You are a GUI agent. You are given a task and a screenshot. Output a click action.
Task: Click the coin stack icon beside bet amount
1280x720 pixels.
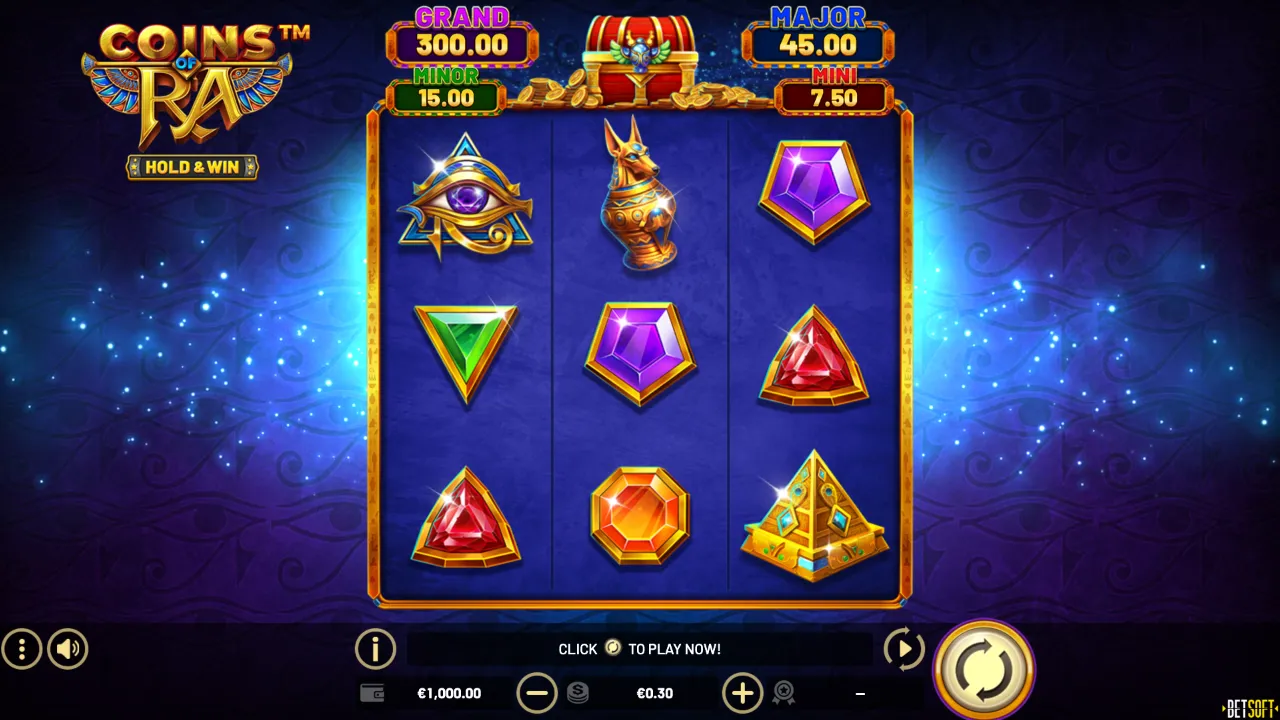click(578, 693)
